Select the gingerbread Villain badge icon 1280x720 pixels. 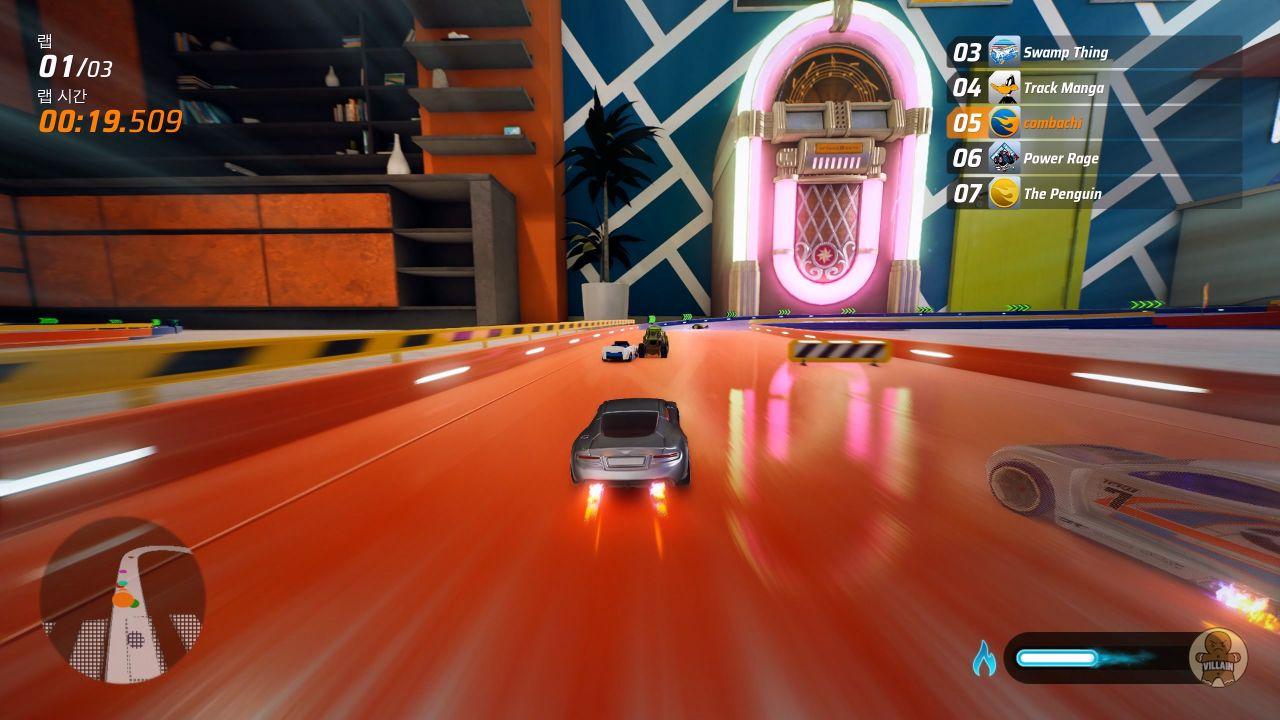click(1217, 657)
